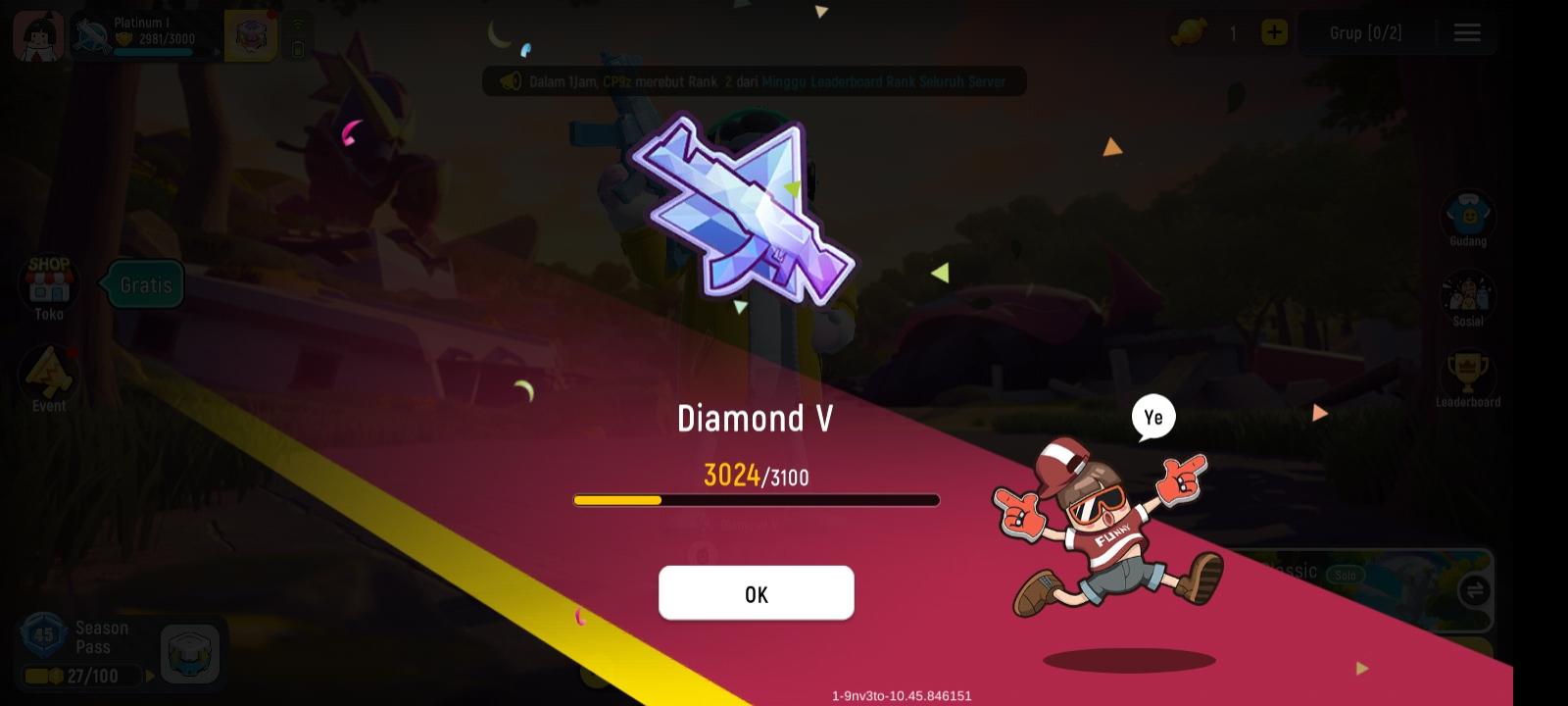This screenshot has height=706, width=1568.
Task: Claim the yellow gift box near top bar
Action: point(251,32)
